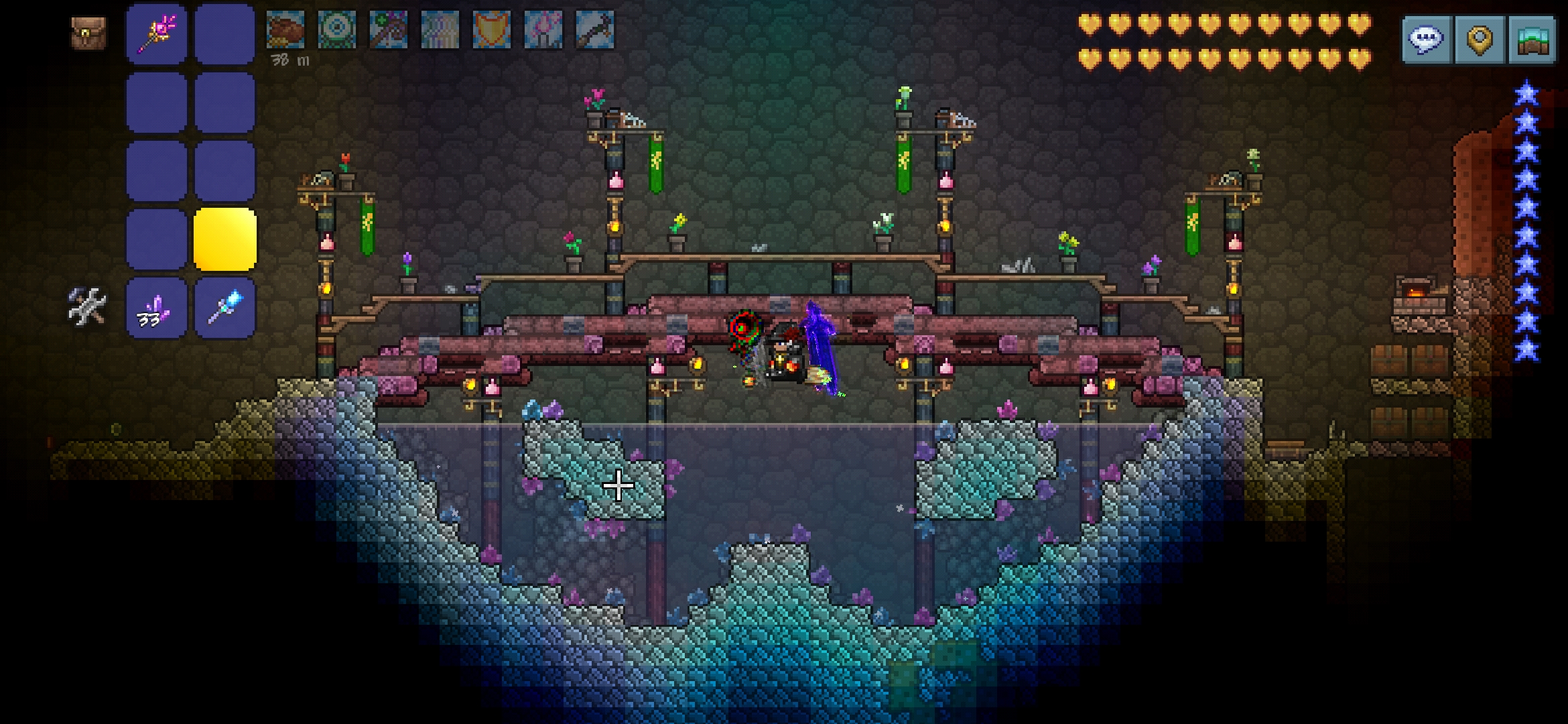Open the grass-and-sky world view button
1568x724 pixels.
(1532, 40)
